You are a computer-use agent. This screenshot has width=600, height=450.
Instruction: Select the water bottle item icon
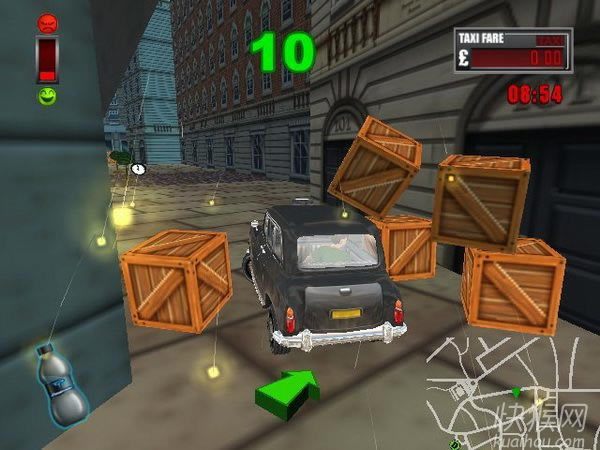(61, 385)
